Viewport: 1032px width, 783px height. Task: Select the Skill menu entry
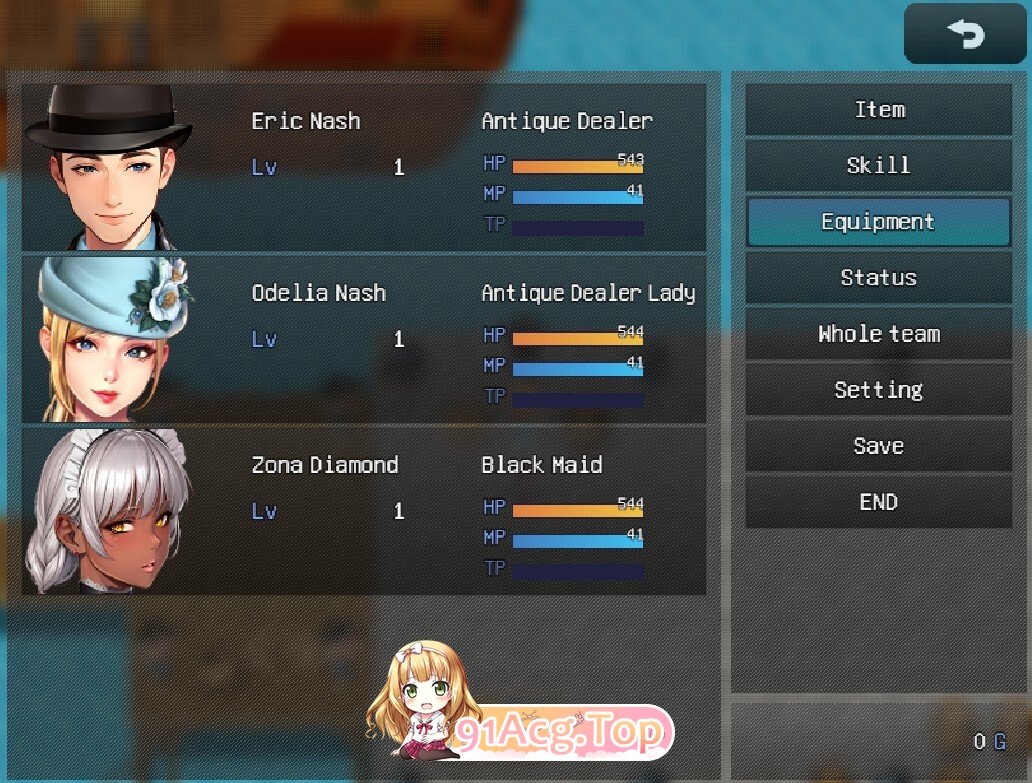878,166
